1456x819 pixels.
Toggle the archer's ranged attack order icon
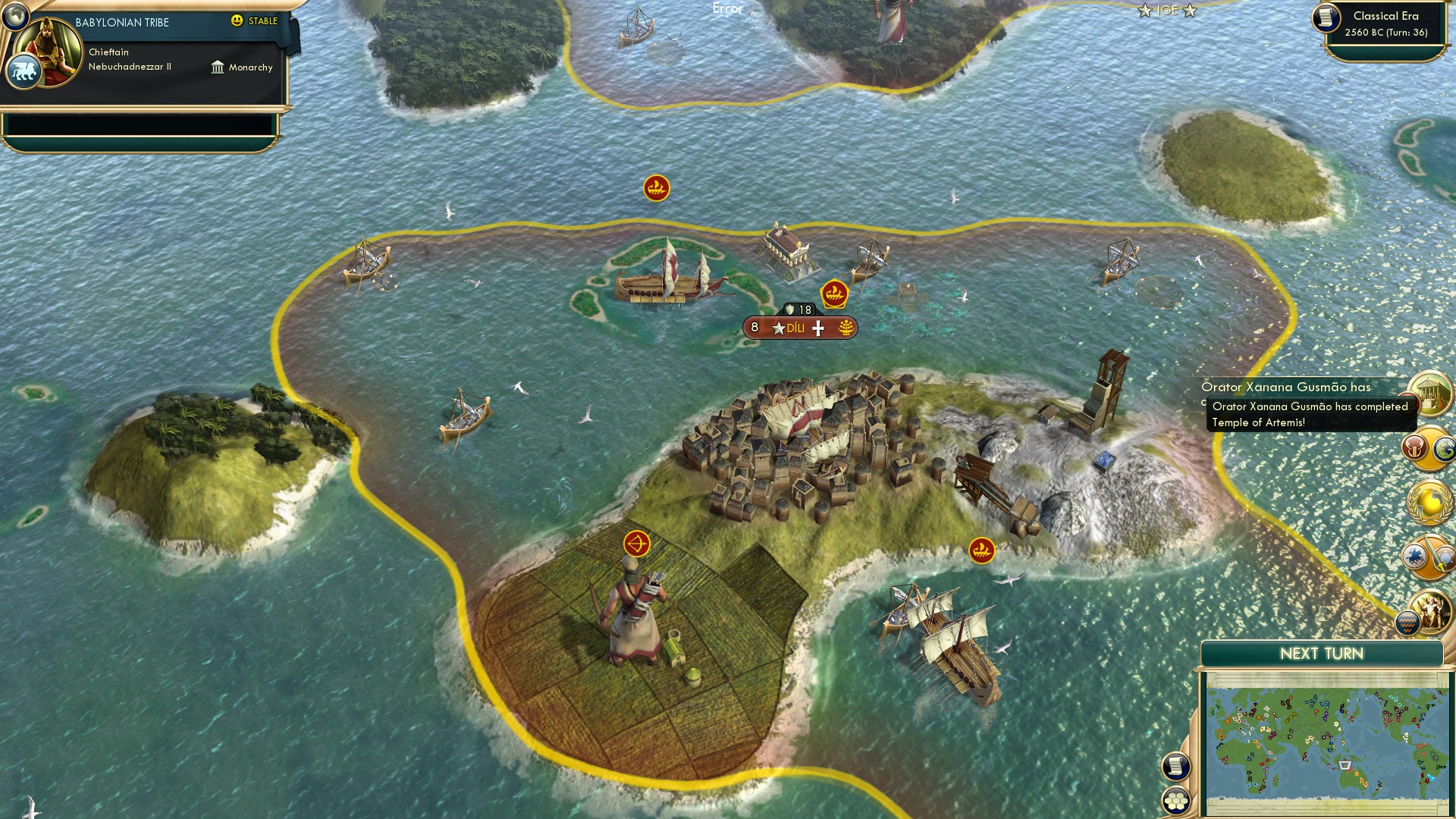click(638, 543)
